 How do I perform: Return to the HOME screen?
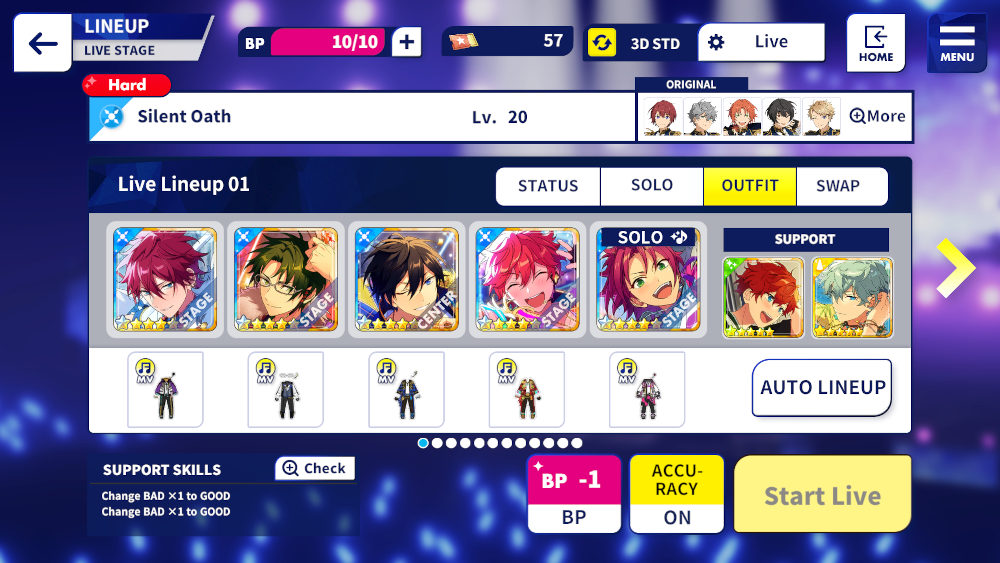click(x=875, y=43)
